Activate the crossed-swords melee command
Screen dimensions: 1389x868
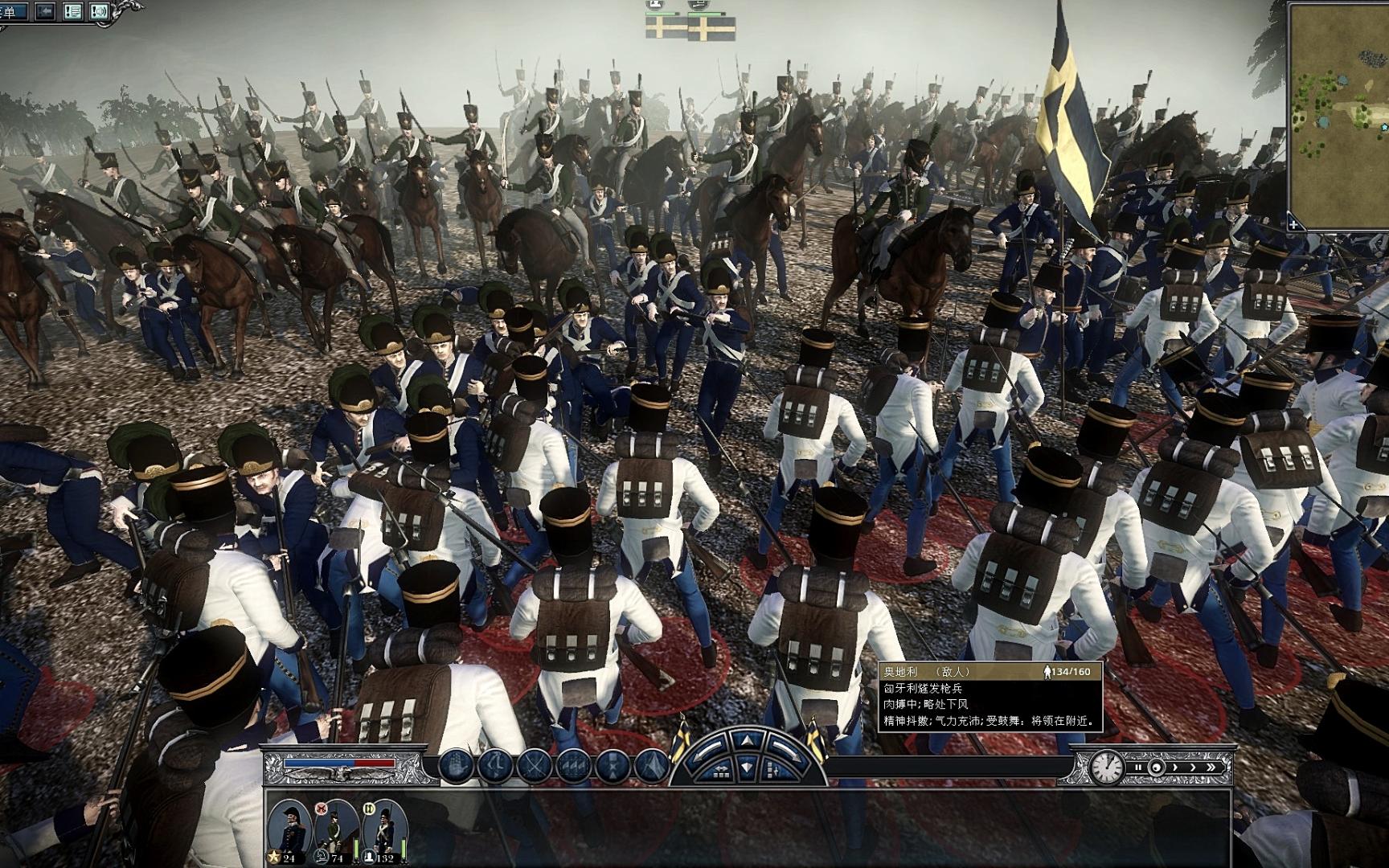coord(534,765)
